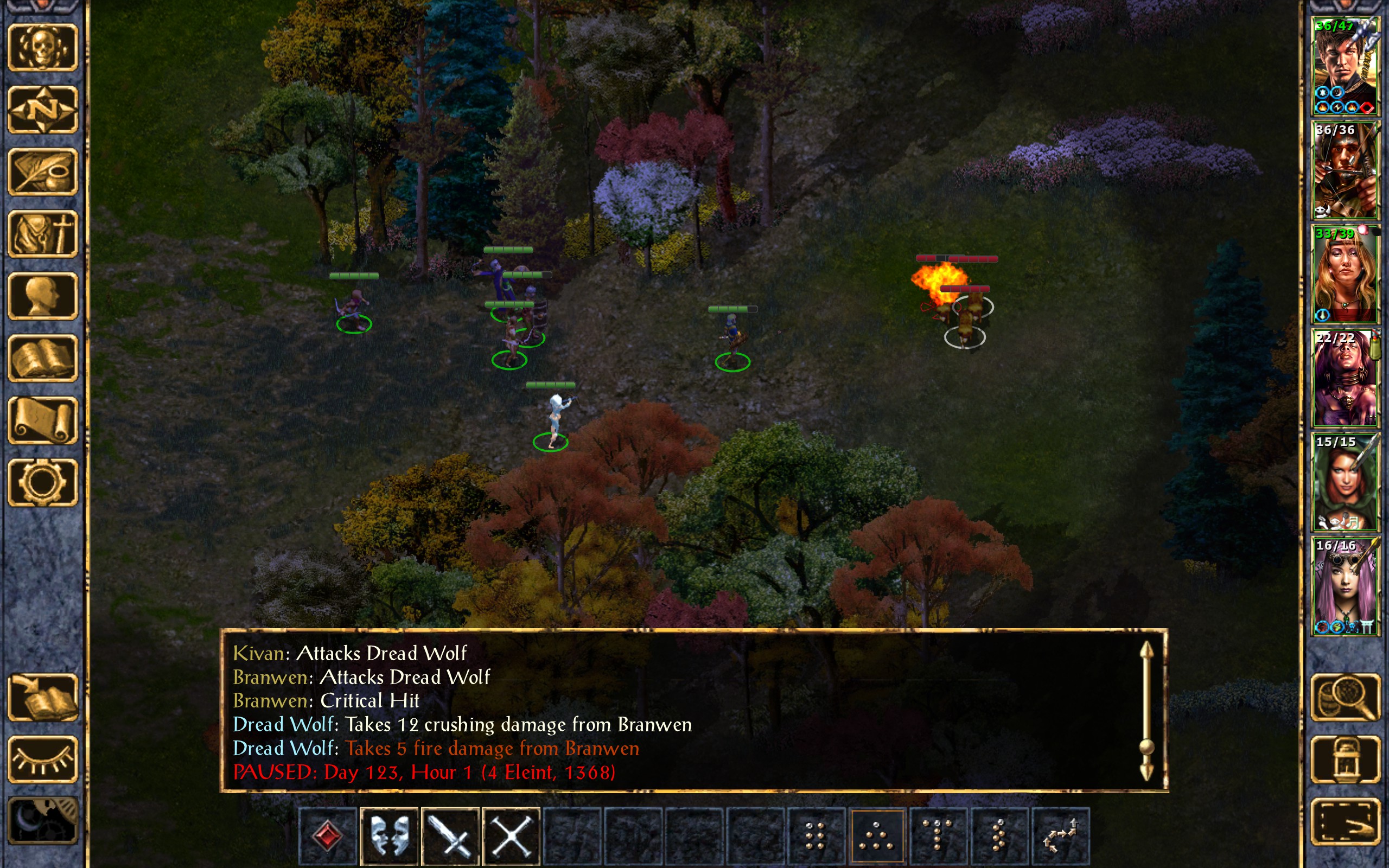Screen dimensions: 1389x868
Task: Quick save using the book-and-arrow button
Action: [x=42, y=698]
